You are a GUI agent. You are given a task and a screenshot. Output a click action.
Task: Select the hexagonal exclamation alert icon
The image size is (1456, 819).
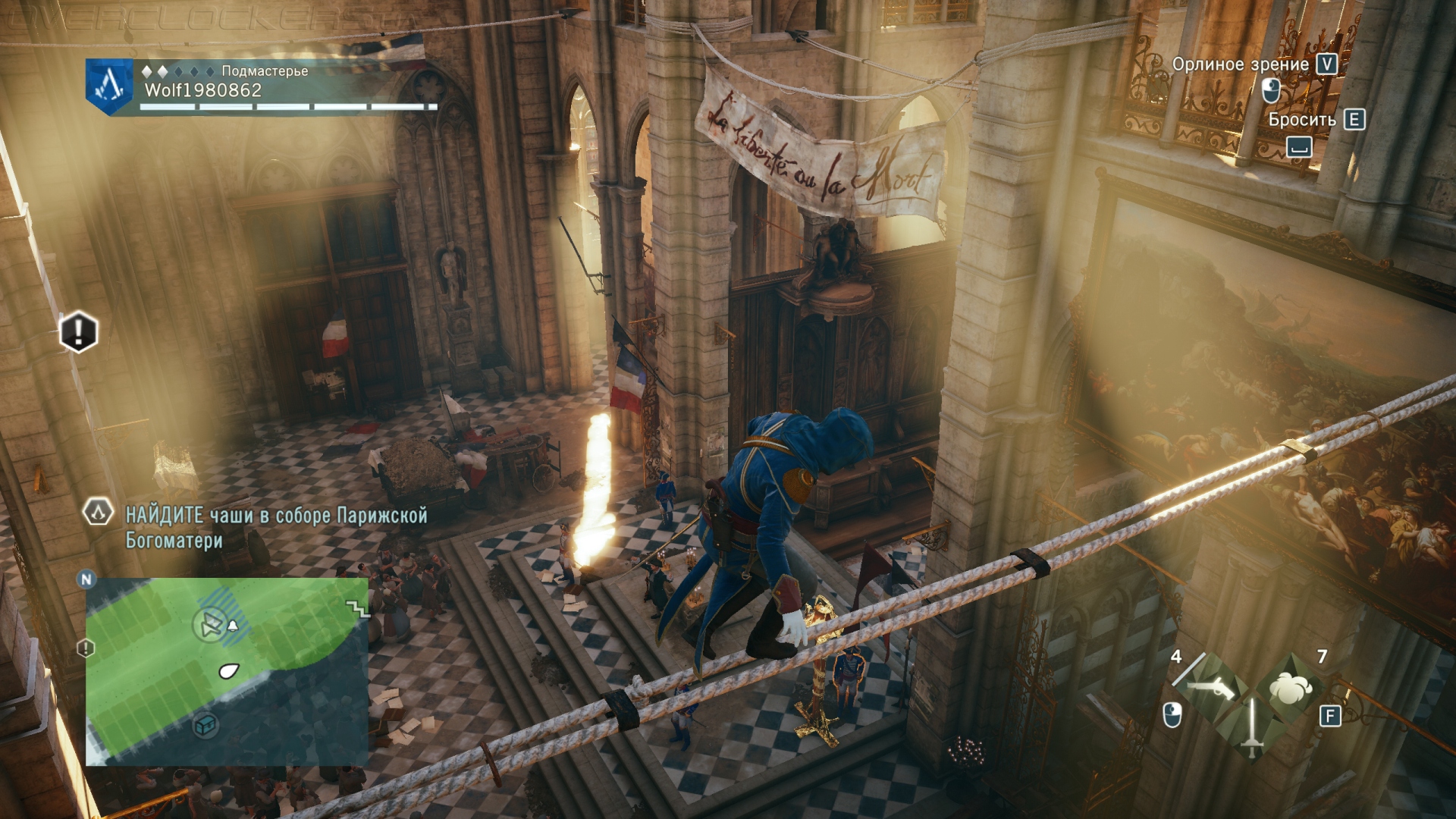(x=78, y=331)
